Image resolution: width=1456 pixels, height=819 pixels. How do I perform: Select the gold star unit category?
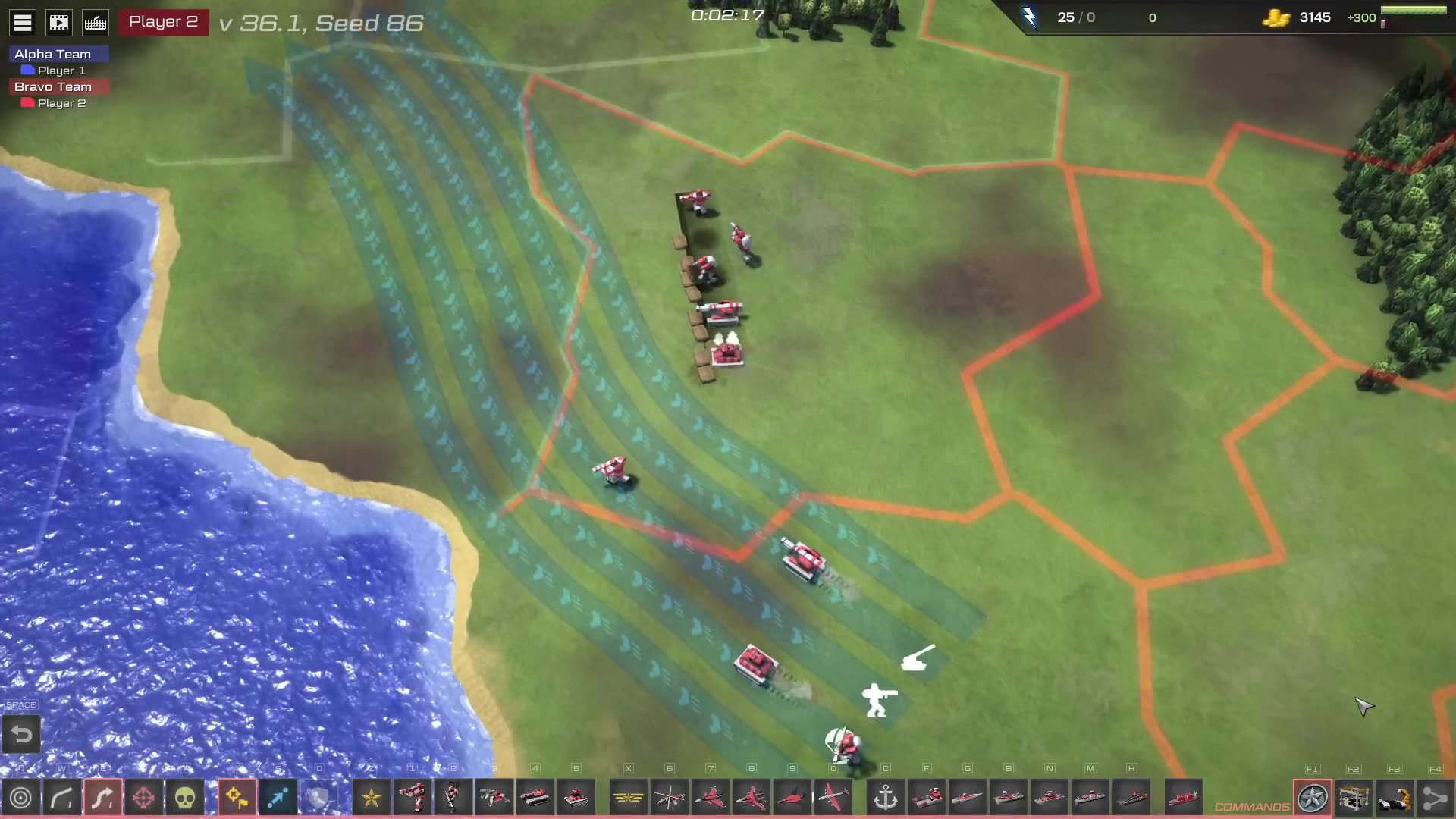point(372,798)
